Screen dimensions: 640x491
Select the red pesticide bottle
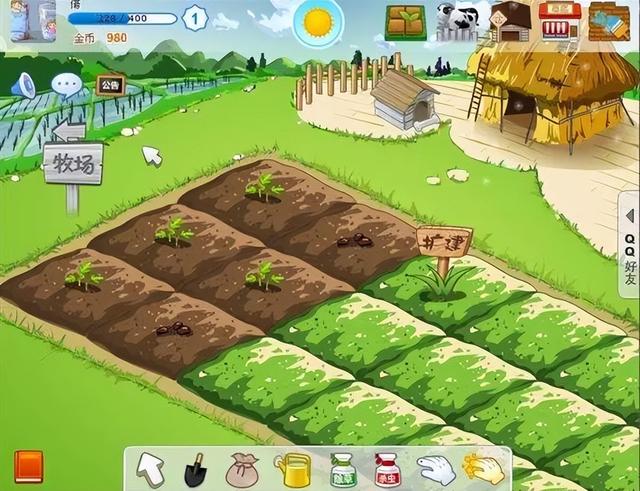pos(386,469)
